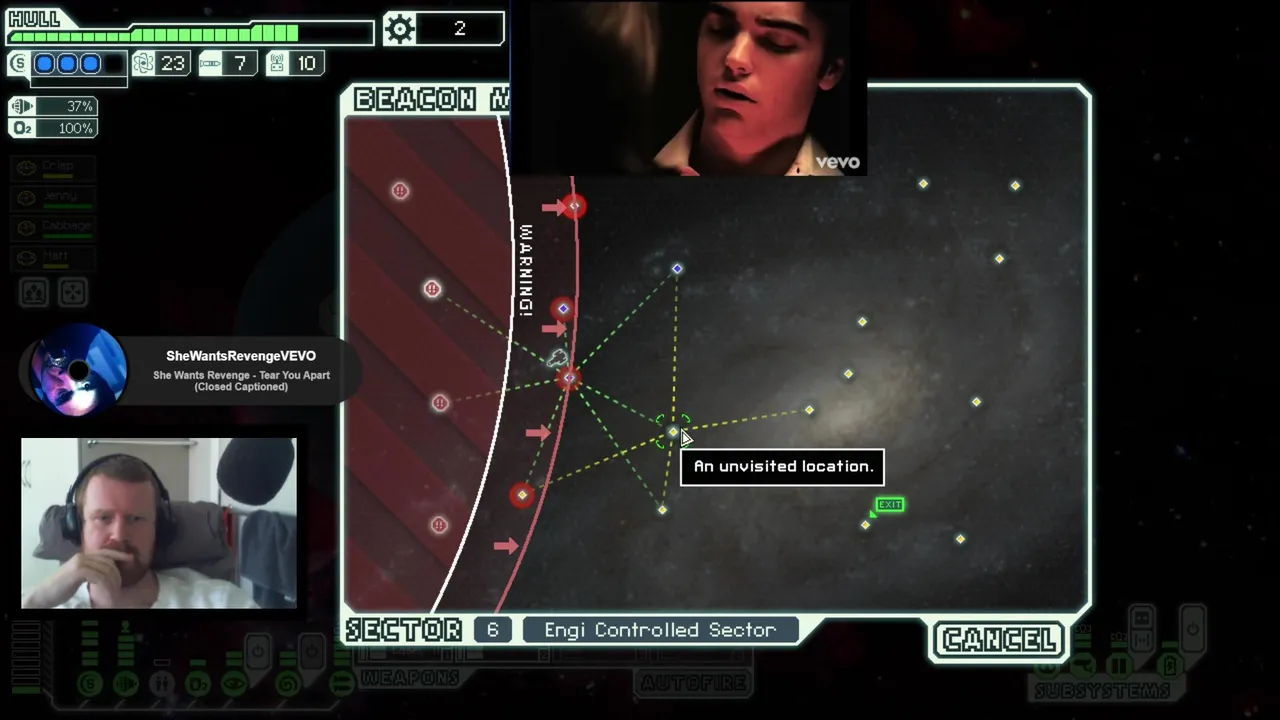Select the beacon marked EXIT

point(866,524)
